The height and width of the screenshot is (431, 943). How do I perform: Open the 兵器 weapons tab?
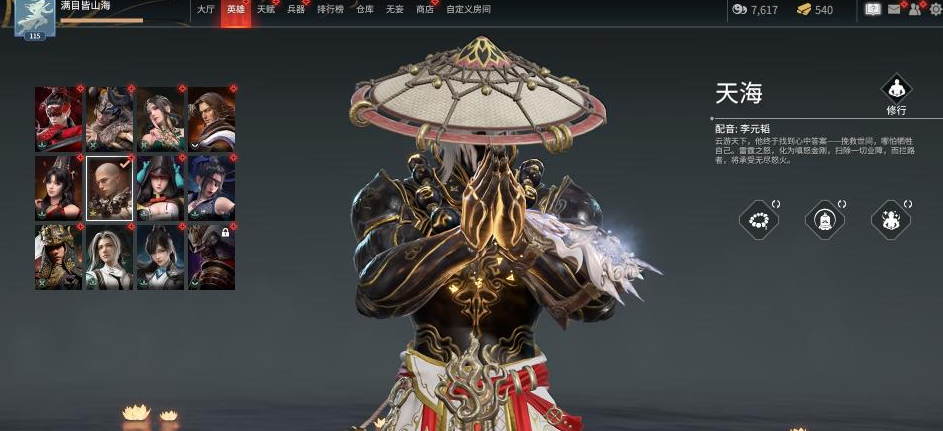(x=295, y=9)
